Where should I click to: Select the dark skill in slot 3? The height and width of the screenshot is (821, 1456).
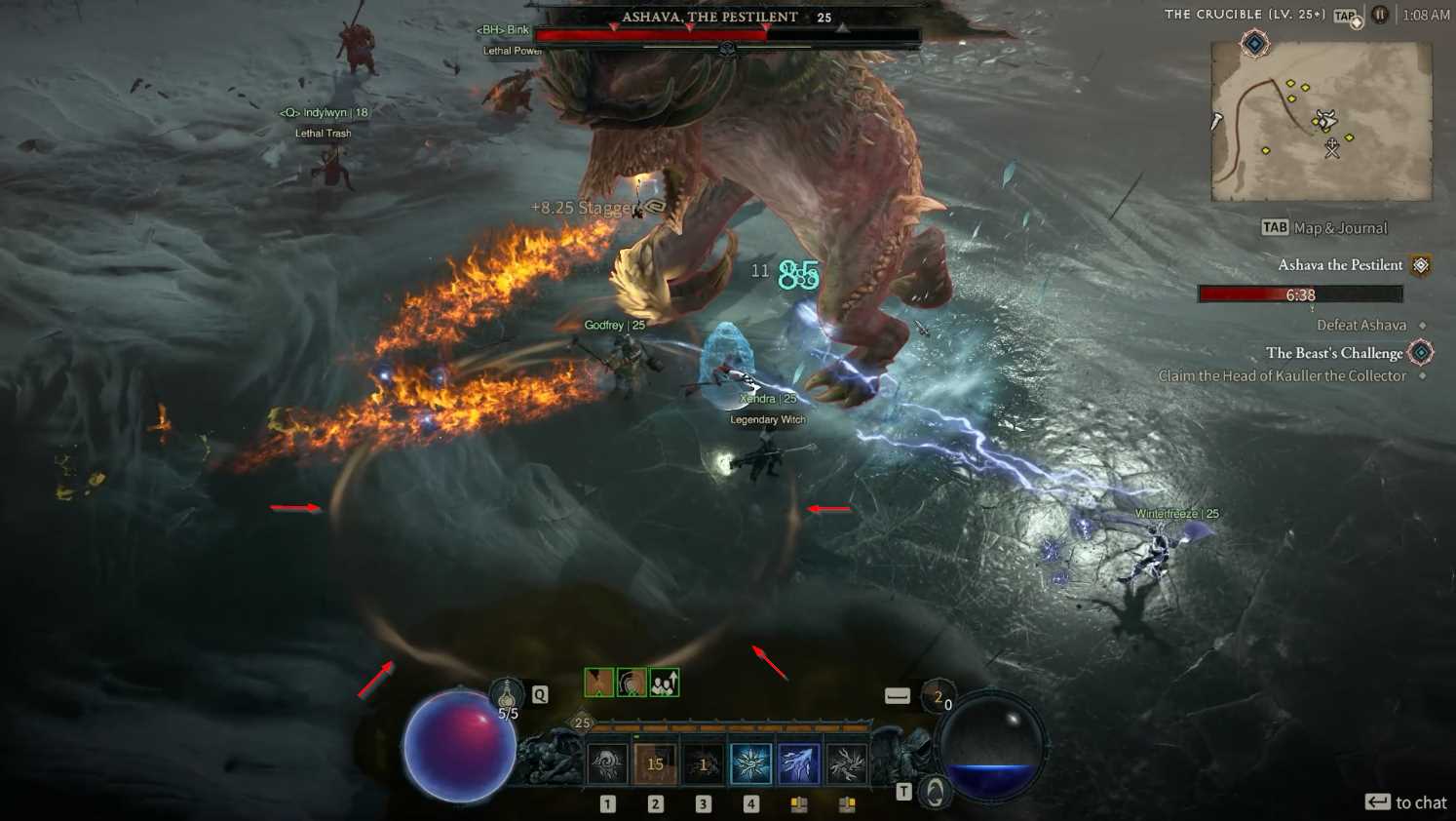click(703, 762)
